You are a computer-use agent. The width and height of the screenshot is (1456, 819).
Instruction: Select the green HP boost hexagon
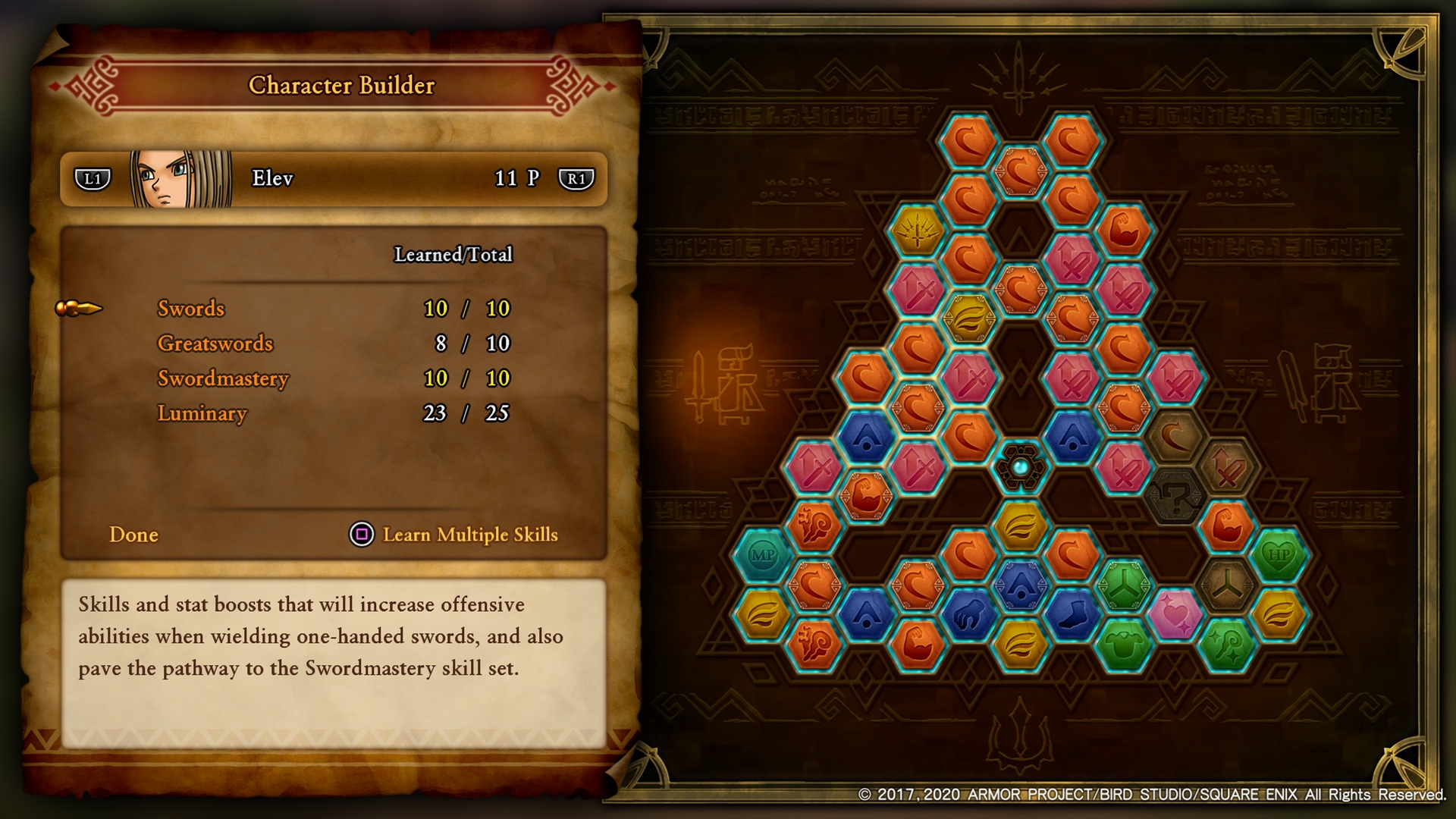(1279, 556)
